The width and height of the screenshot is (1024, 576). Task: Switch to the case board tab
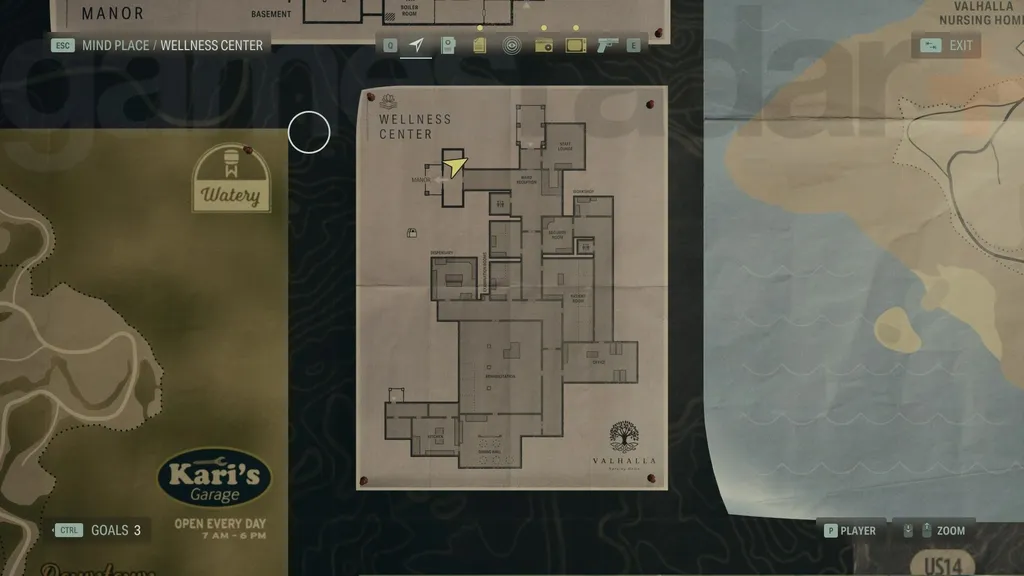point(448,45)
